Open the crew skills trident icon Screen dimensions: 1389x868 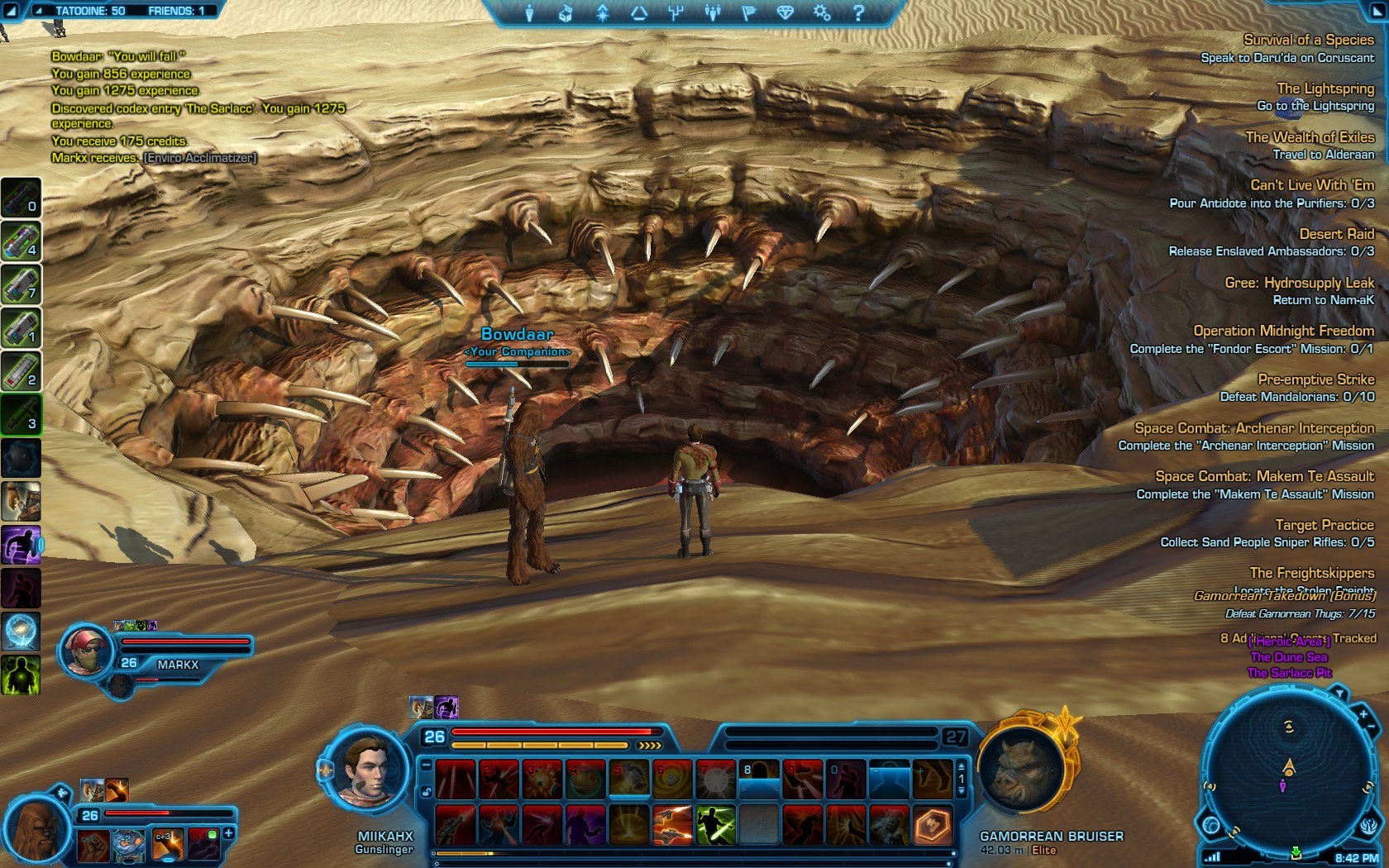point(677,11)
